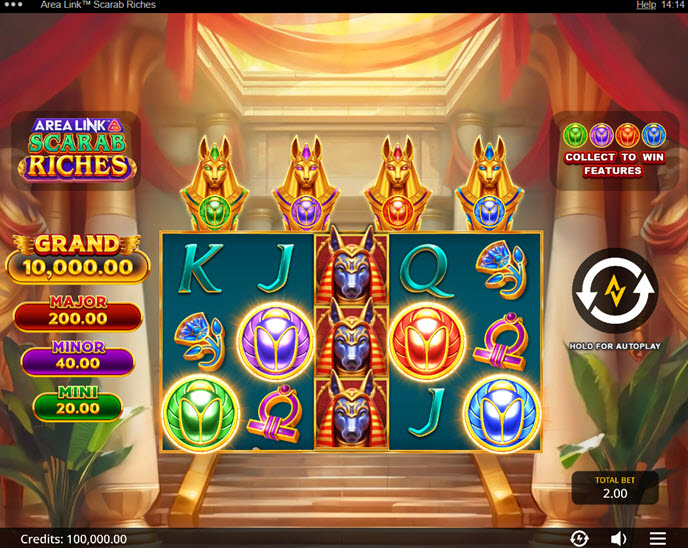This screenshot has height=548, width=688.
Task: Open the hamburger menu
Action: pyautogui.click(x=658, y=538)
